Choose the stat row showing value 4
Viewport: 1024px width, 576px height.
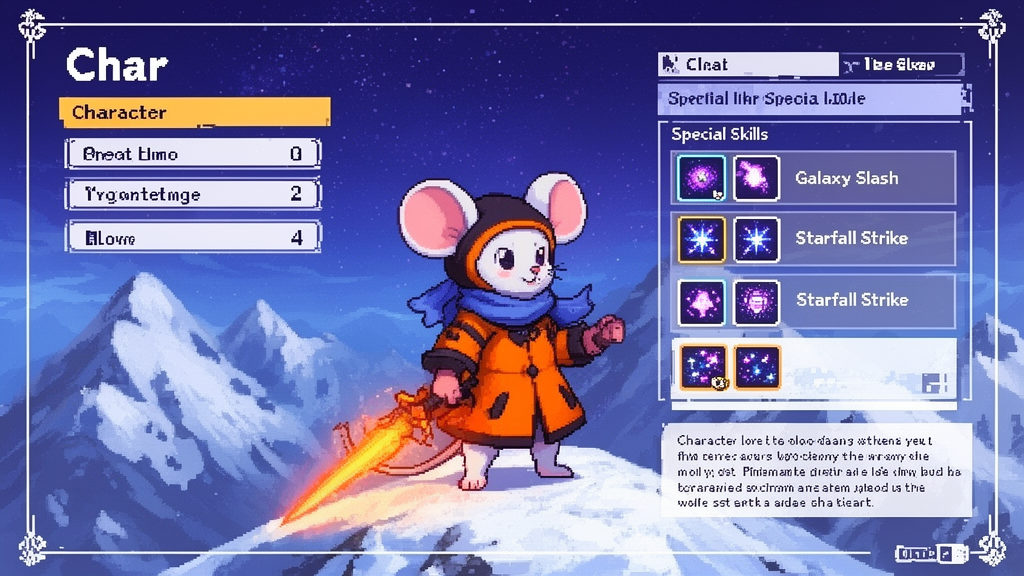tap(193, 238)
